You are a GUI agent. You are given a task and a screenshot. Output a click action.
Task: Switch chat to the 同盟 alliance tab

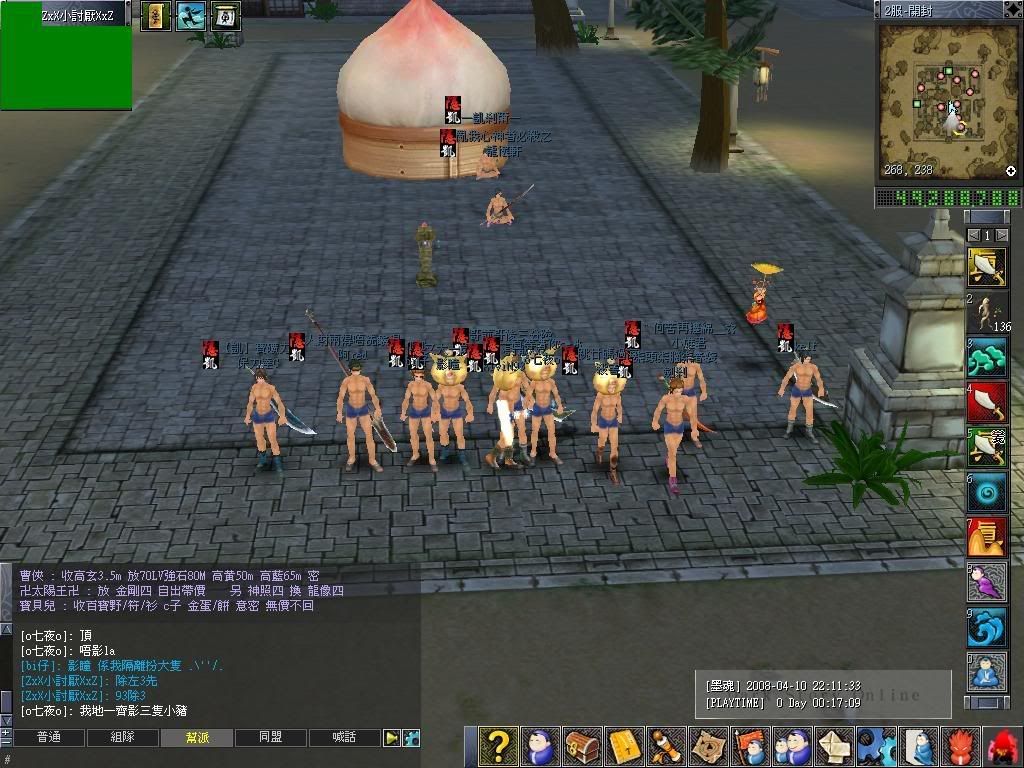(270, 737)
